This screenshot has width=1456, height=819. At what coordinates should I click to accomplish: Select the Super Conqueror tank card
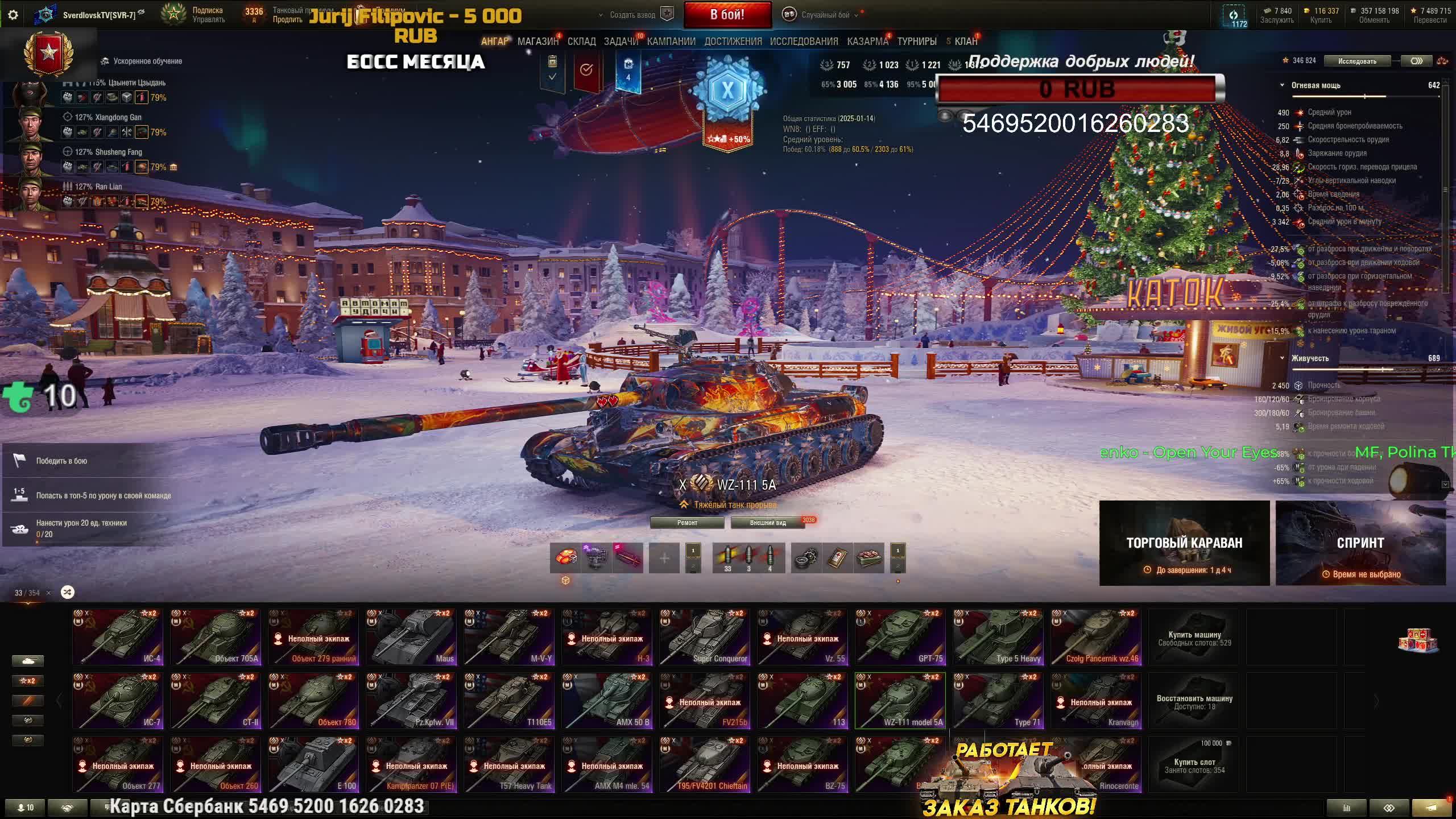click(705, 637)
